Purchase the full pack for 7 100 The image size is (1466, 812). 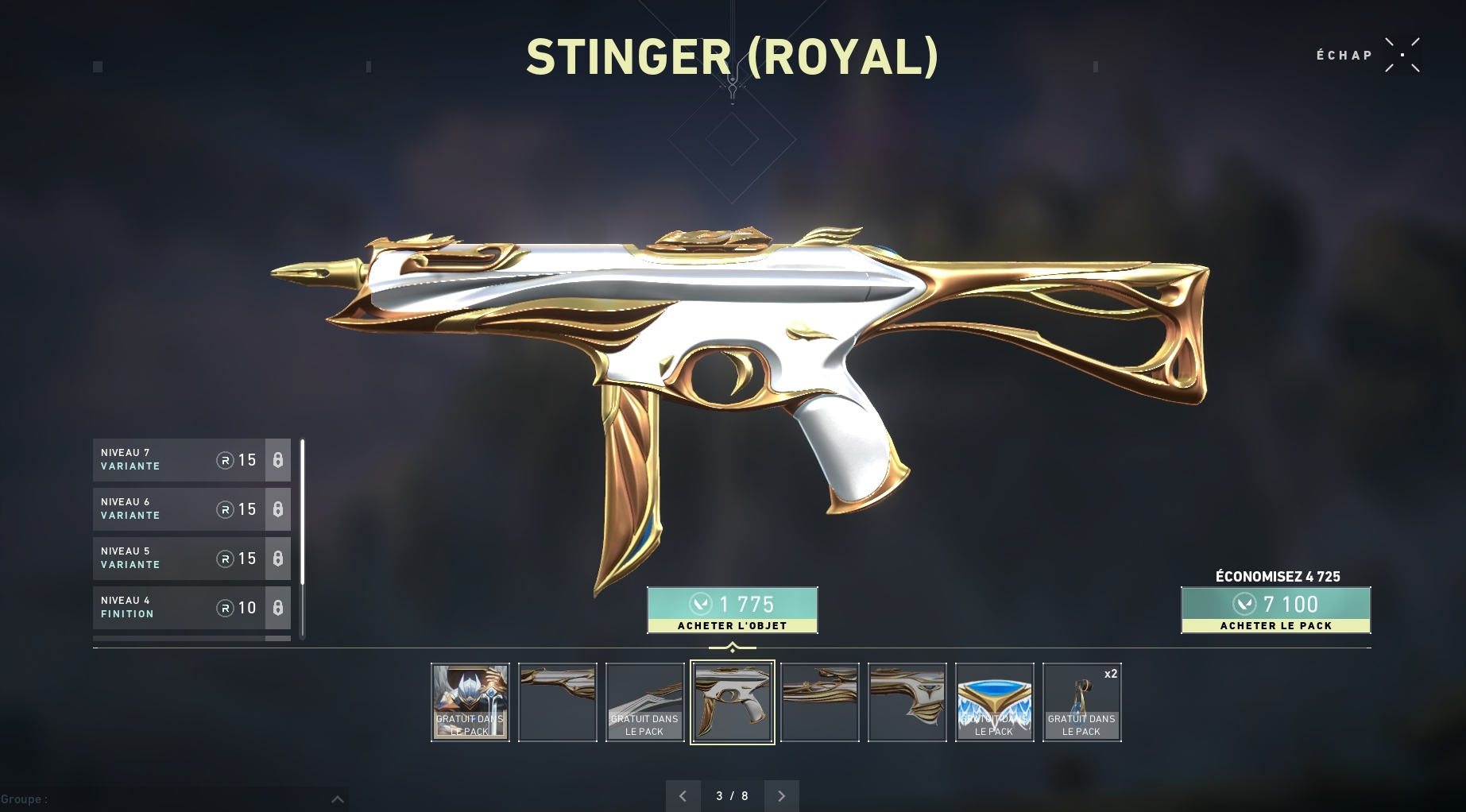pyautogui.click(x=1275, y=610)
